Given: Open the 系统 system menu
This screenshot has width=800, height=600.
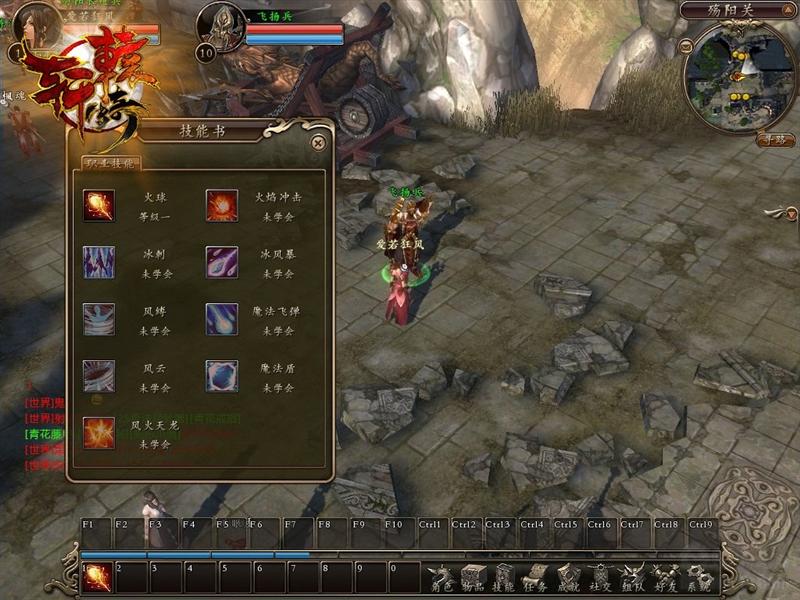Looking at the screenshot, I should pyautogui.click(x=698, y=578).
